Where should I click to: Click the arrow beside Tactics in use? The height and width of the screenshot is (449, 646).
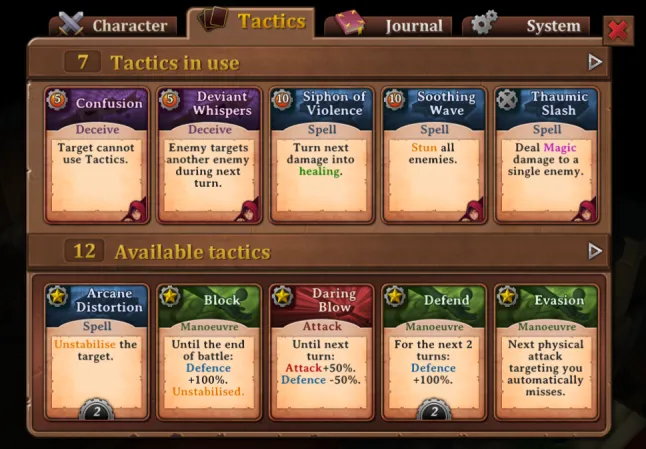pos(596,62)
